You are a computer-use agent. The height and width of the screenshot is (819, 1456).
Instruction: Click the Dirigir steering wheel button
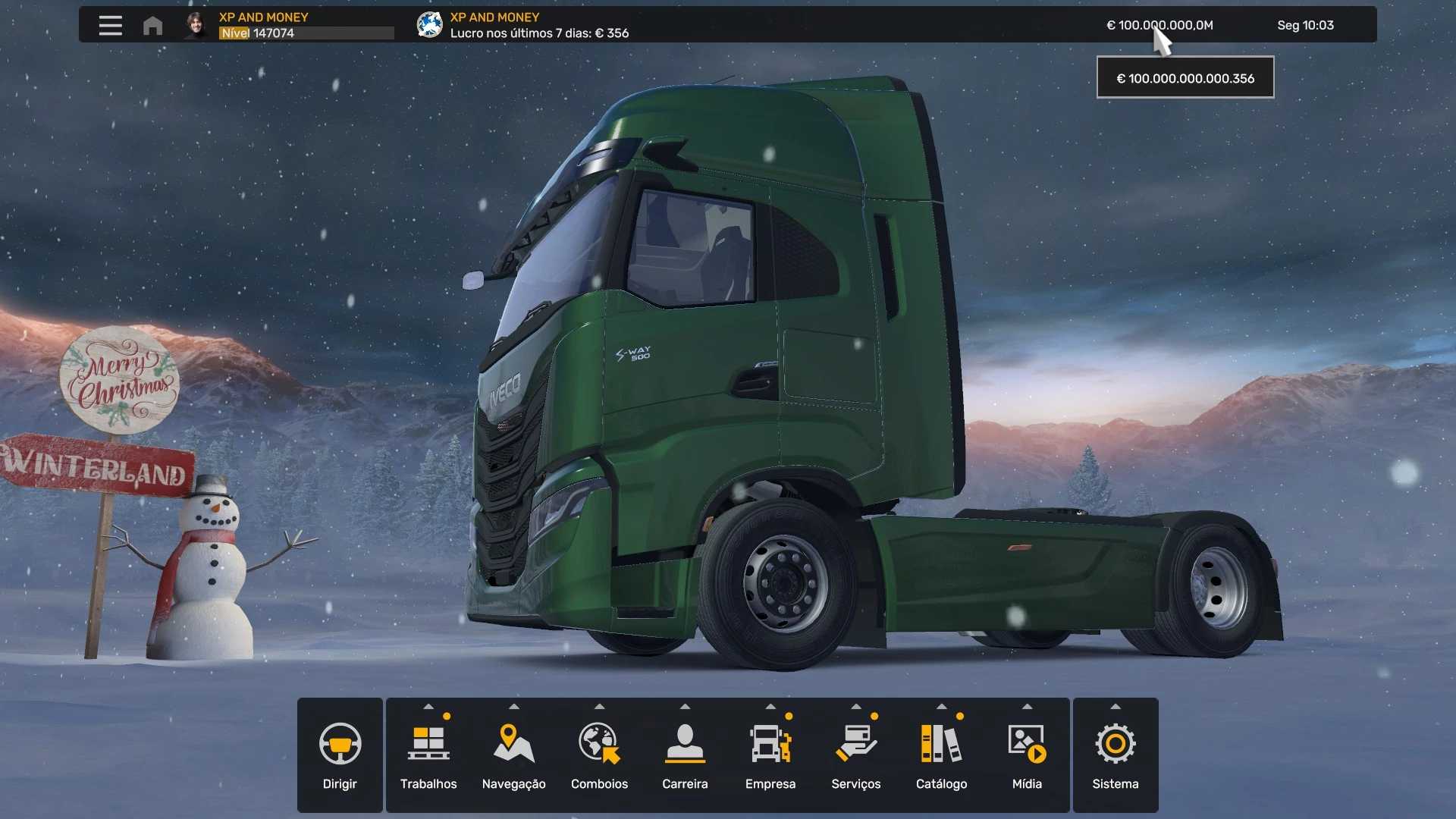click(340, 755)
